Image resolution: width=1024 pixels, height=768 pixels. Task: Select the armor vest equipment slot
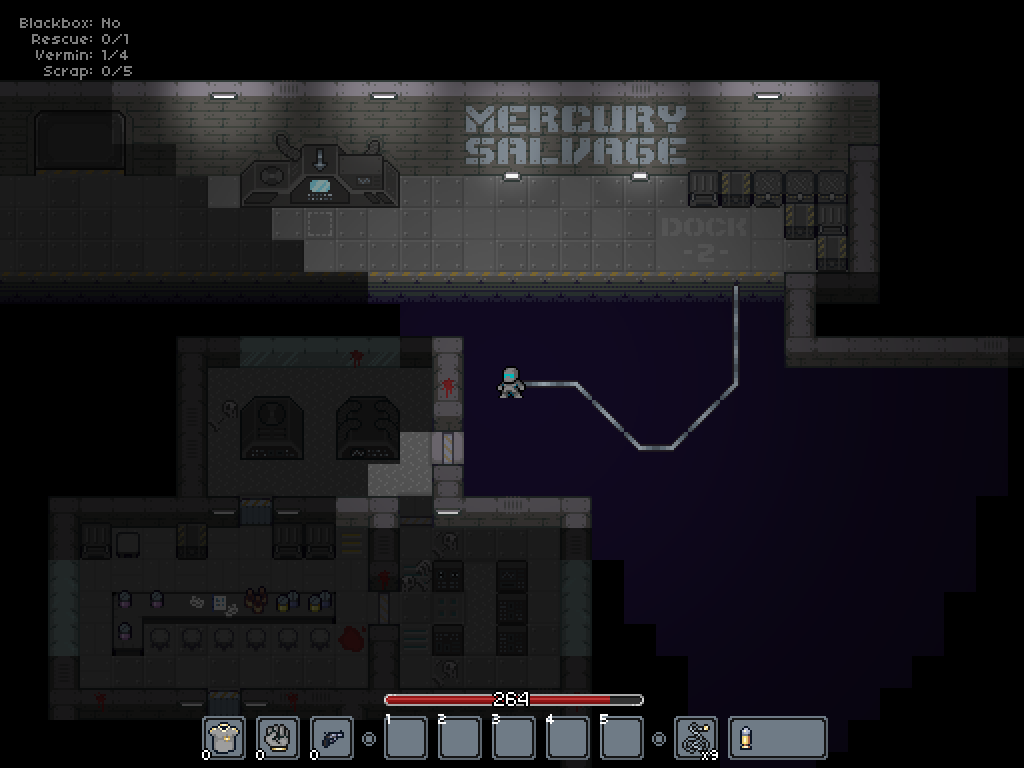coord(224,738)
